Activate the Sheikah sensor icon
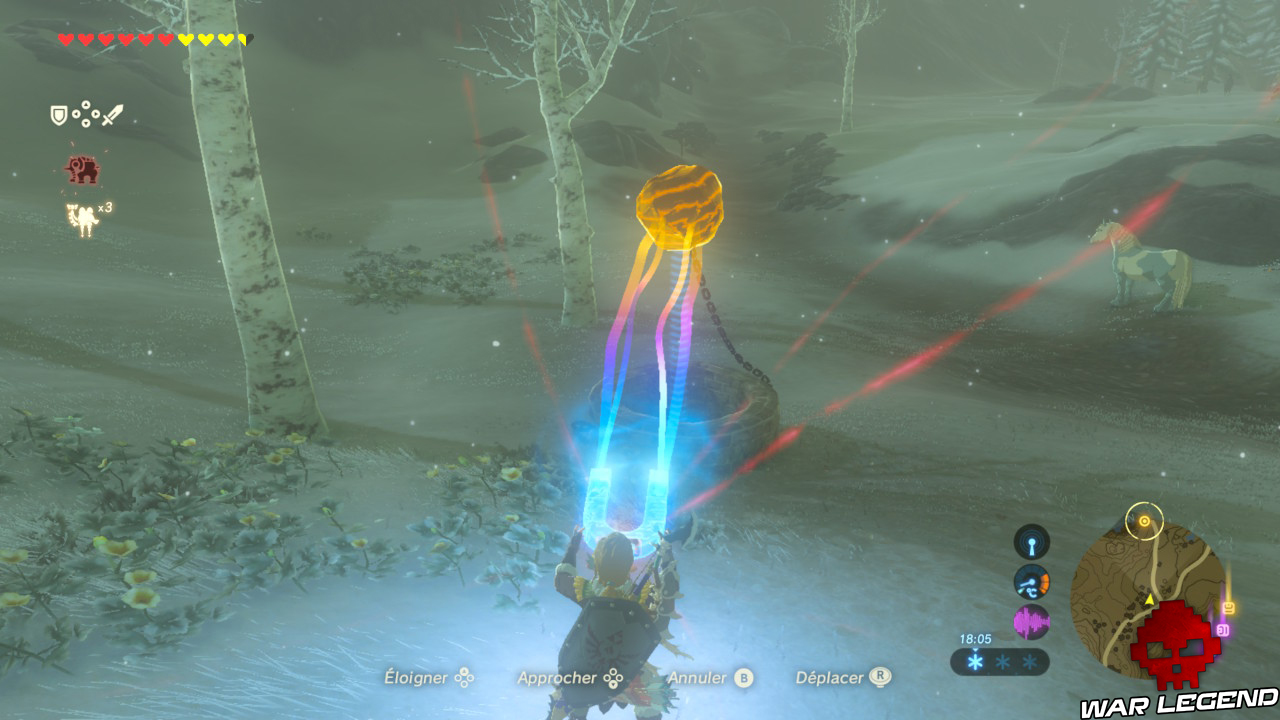The width and height of the screenshot is (1280, 720). [x=1030, y=541]
